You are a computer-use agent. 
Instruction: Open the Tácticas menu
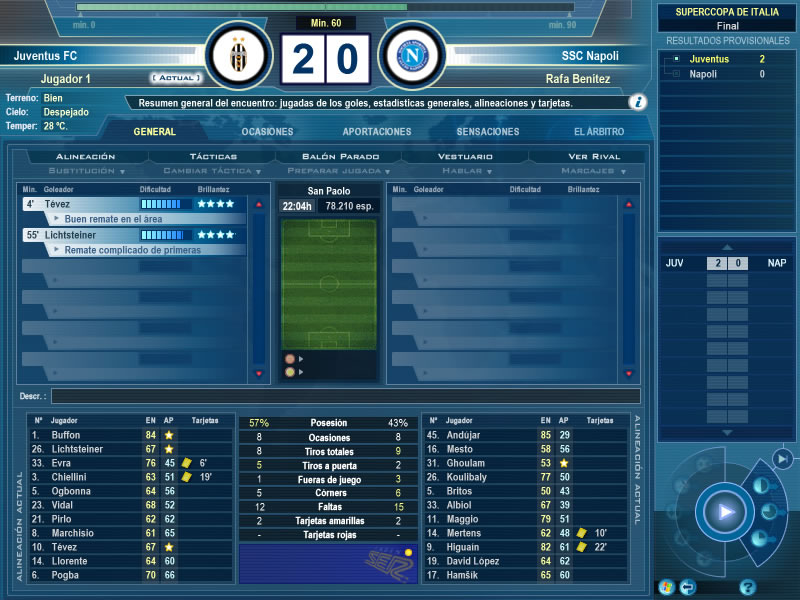(213, 157)
